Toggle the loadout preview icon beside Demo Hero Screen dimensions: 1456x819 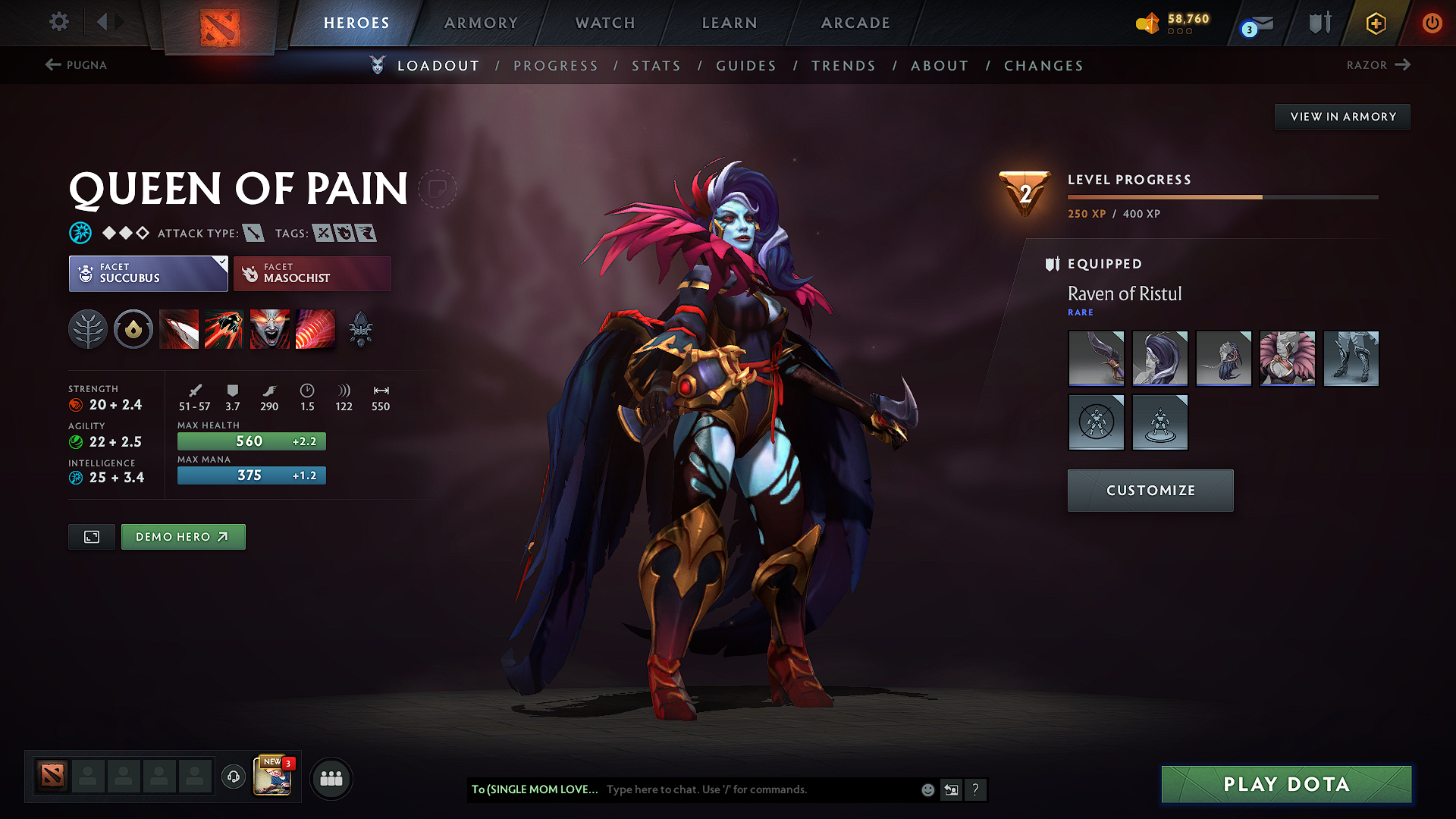pos(91,536)
